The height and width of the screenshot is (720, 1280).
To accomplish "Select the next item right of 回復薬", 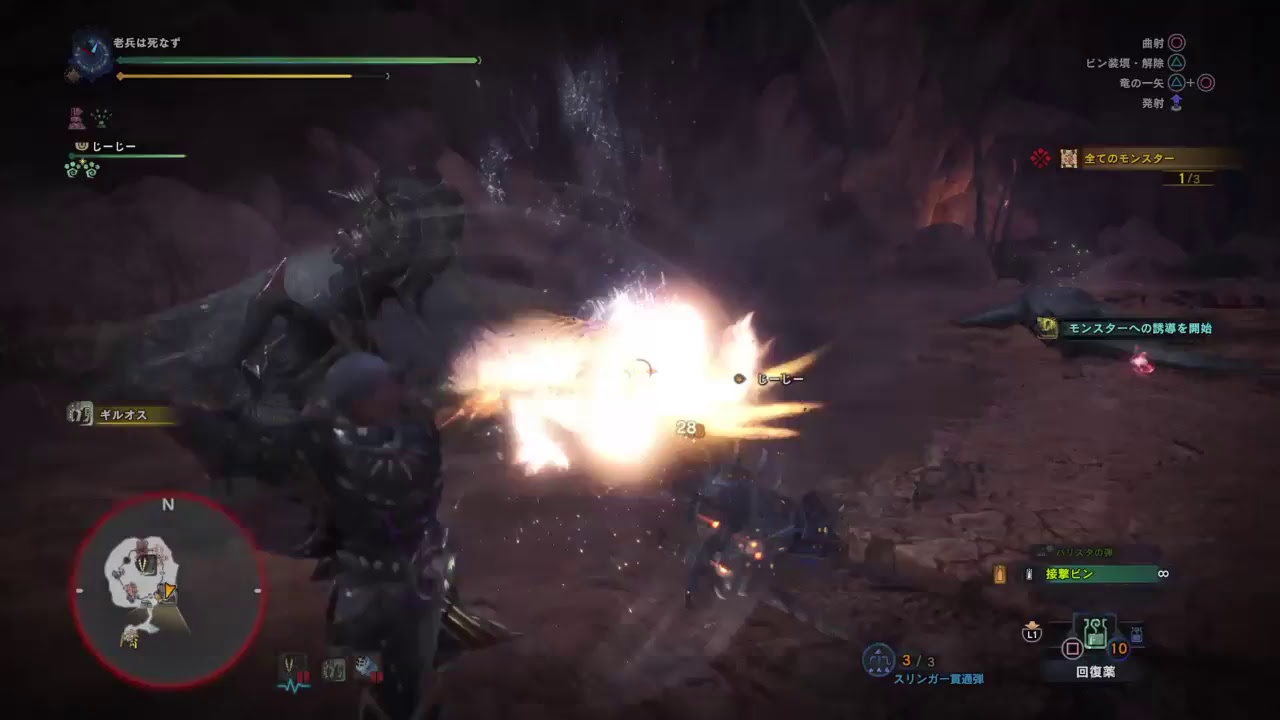I will pos(1137,634).
